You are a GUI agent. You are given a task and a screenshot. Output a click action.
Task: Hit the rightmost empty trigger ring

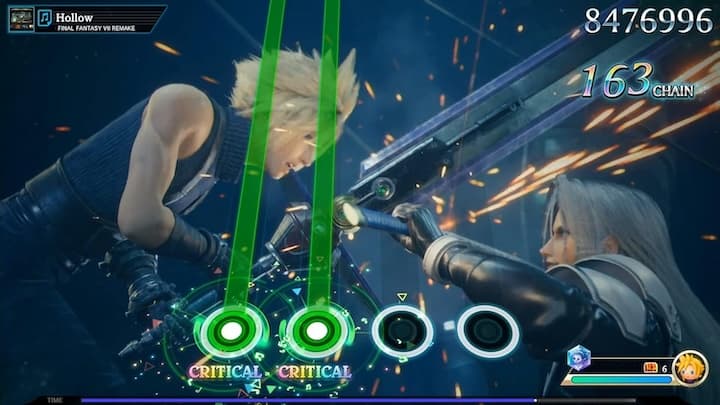[488, 331]
